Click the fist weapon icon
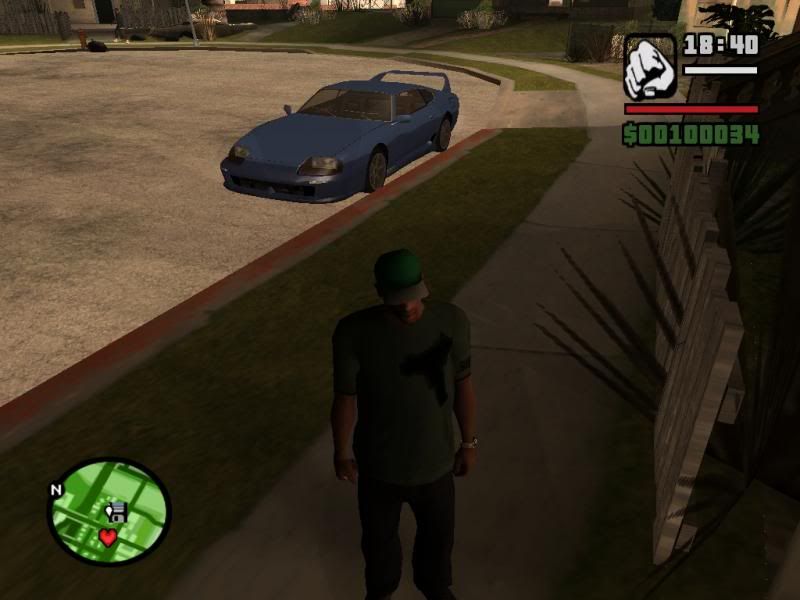The width and height of the screenshot is (800, 600). (x=651, y=67)
